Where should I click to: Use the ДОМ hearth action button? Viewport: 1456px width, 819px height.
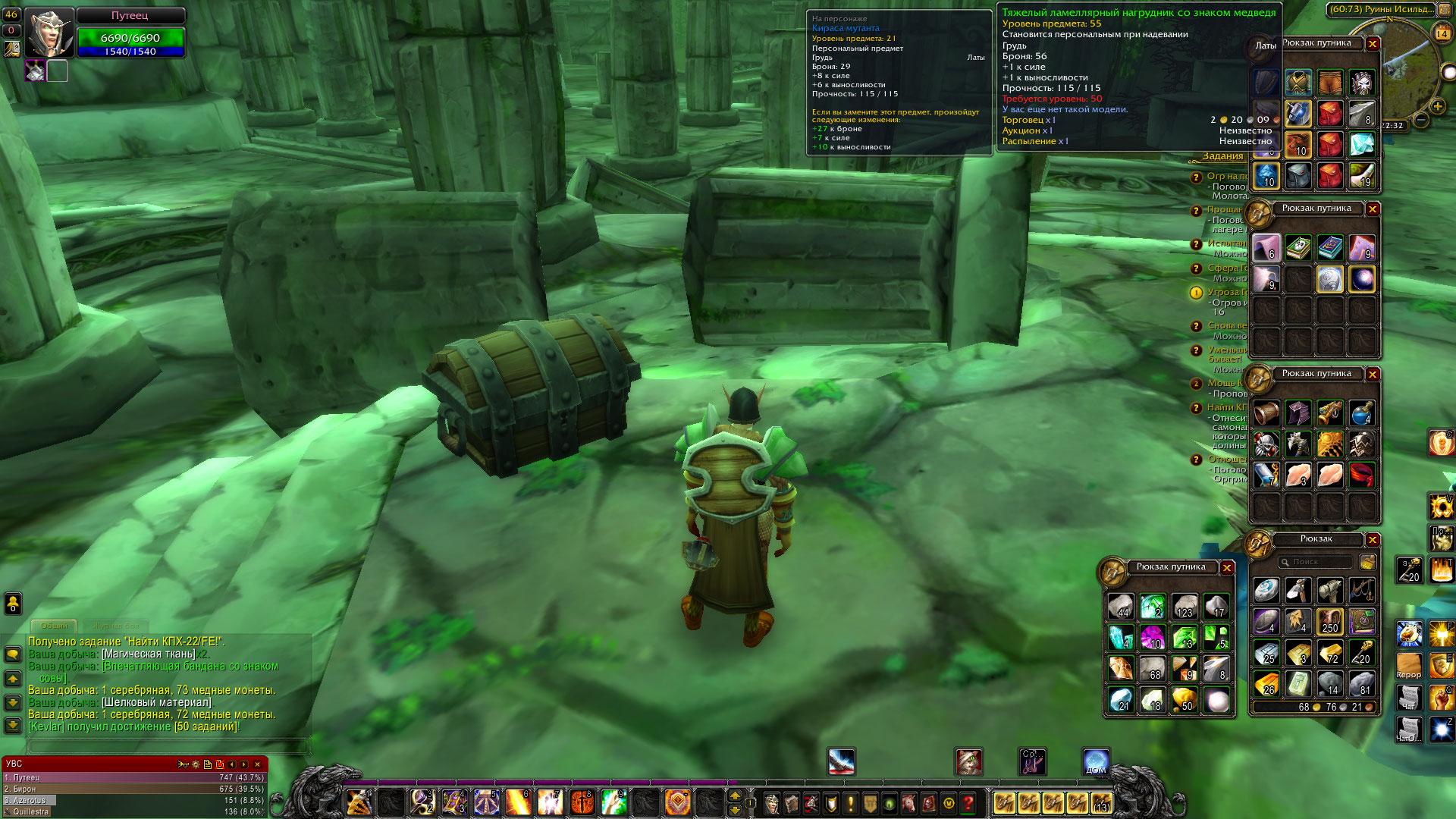(1096, 762)
